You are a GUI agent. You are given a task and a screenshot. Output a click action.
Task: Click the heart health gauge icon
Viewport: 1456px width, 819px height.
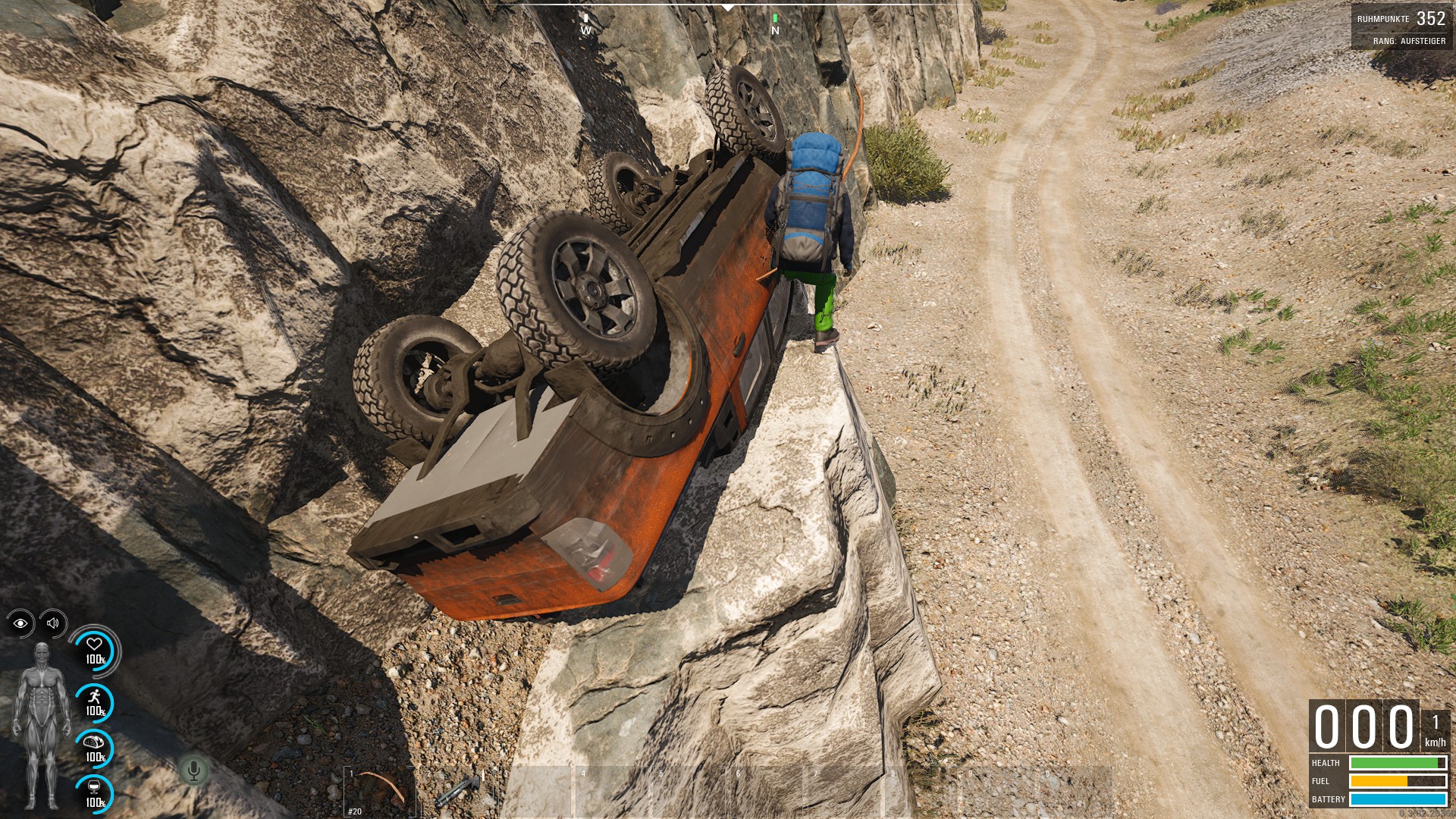point(95,651)
